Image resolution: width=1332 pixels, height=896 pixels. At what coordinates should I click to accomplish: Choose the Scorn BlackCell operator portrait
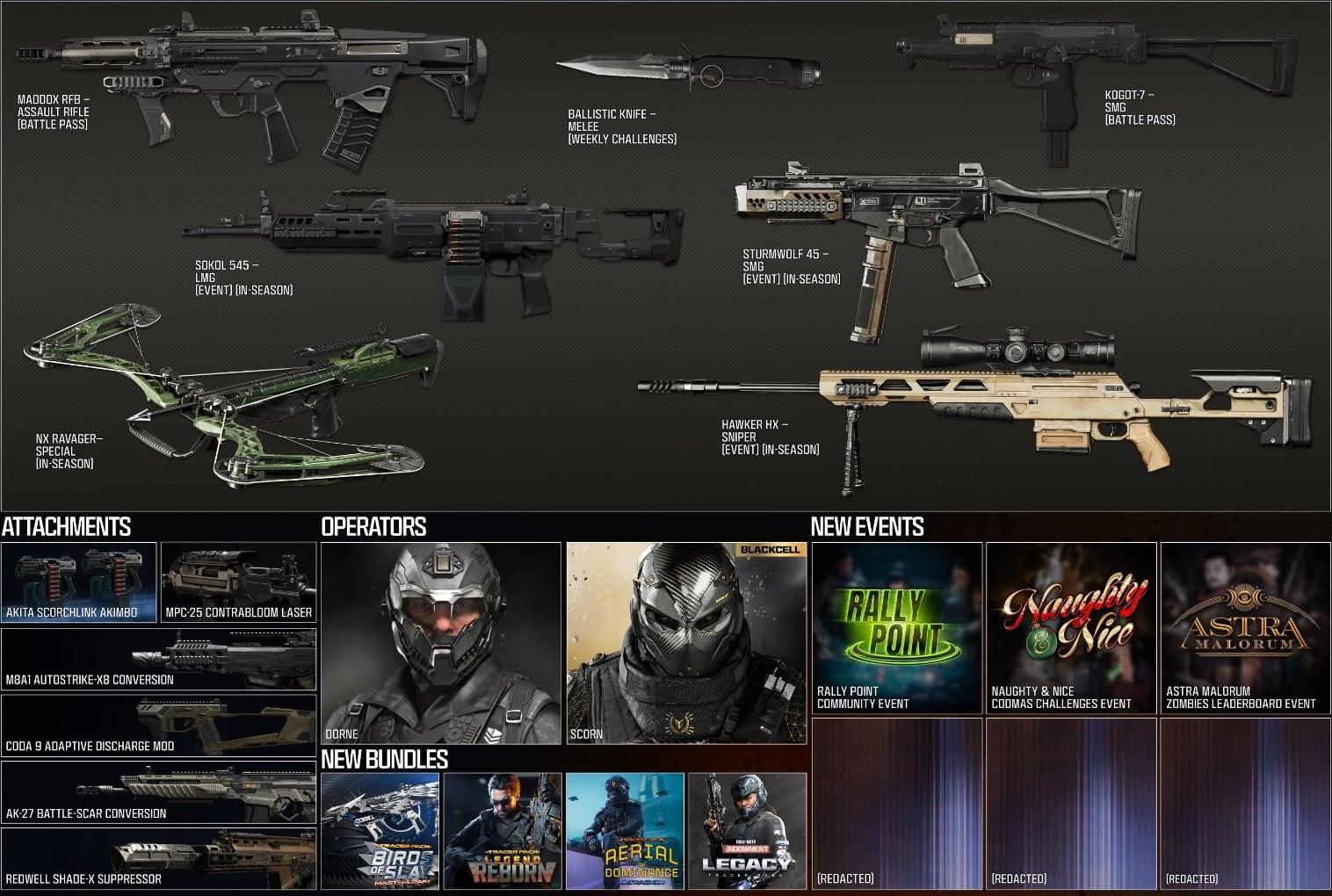(686, 643)
